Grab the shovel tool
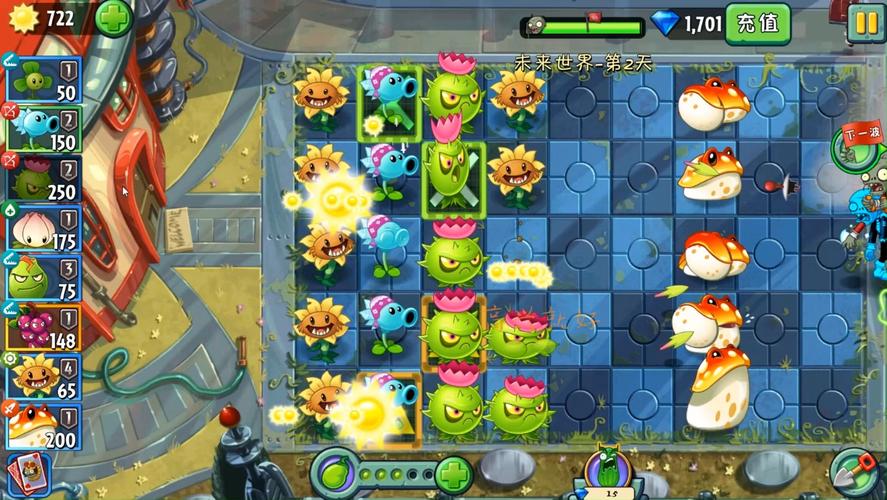Image resolution: width=887 pixels, height=500 pixels. point(853,473)
